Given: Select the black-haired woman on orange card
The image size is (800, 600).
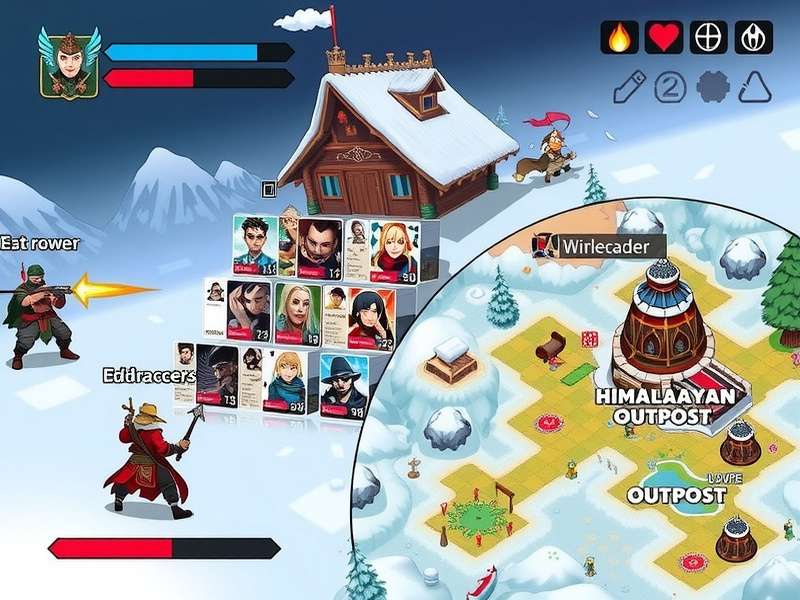Looking at the screenshot, I should point(370,315).
